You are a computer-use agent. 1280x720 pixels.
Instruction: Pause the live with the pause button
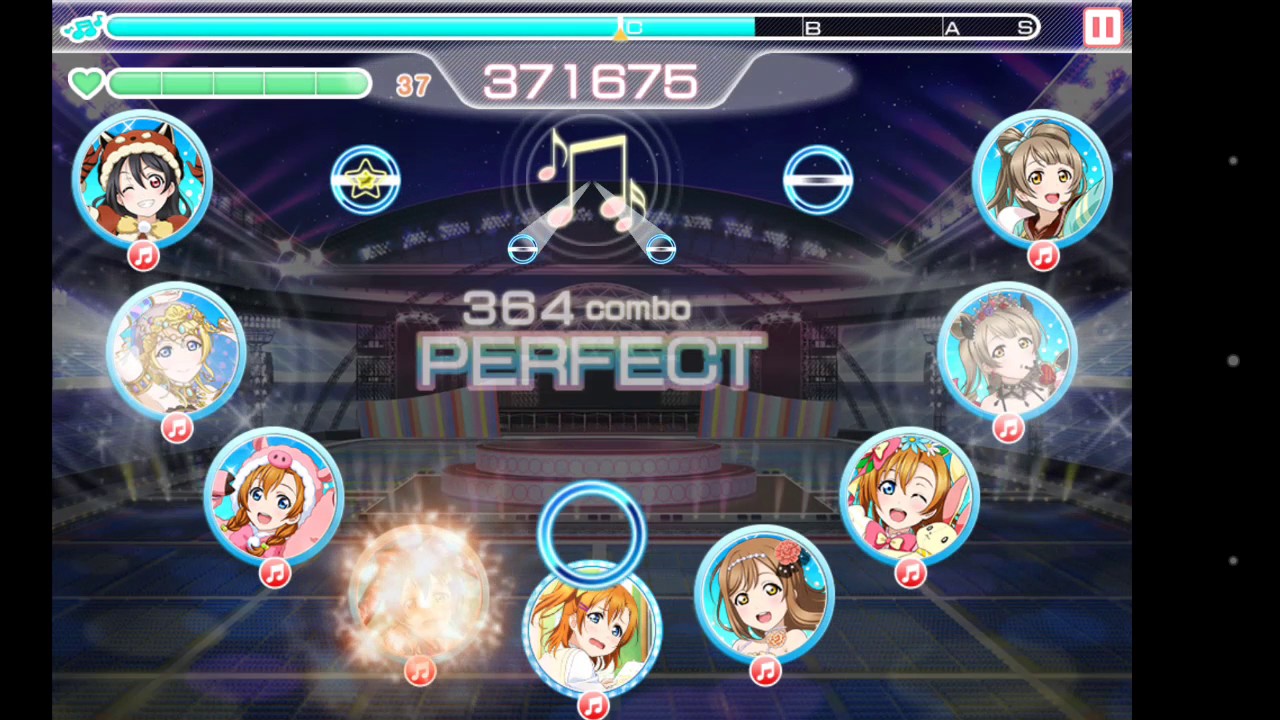pyautogui.click(x=1102, y=27)
